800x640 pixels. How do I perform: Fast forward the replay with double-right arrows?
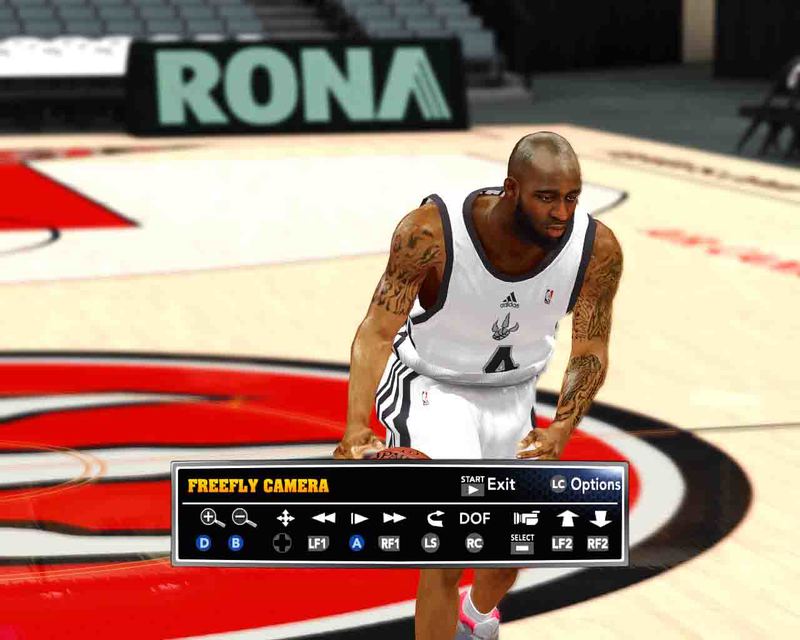394,518
